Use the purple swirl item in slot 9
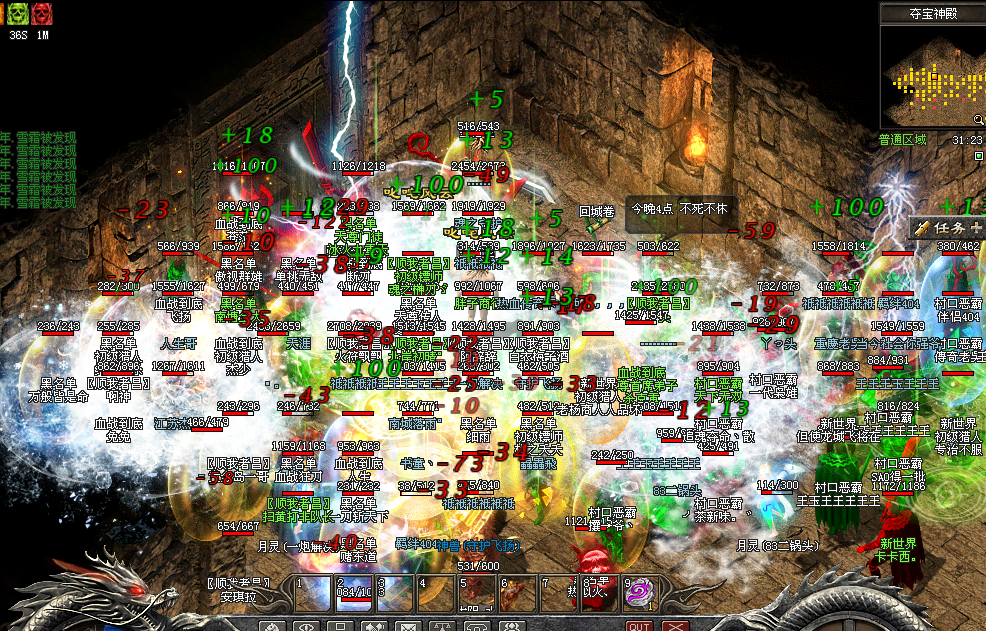This screenshot has height=631, width=986. point(637,593)
